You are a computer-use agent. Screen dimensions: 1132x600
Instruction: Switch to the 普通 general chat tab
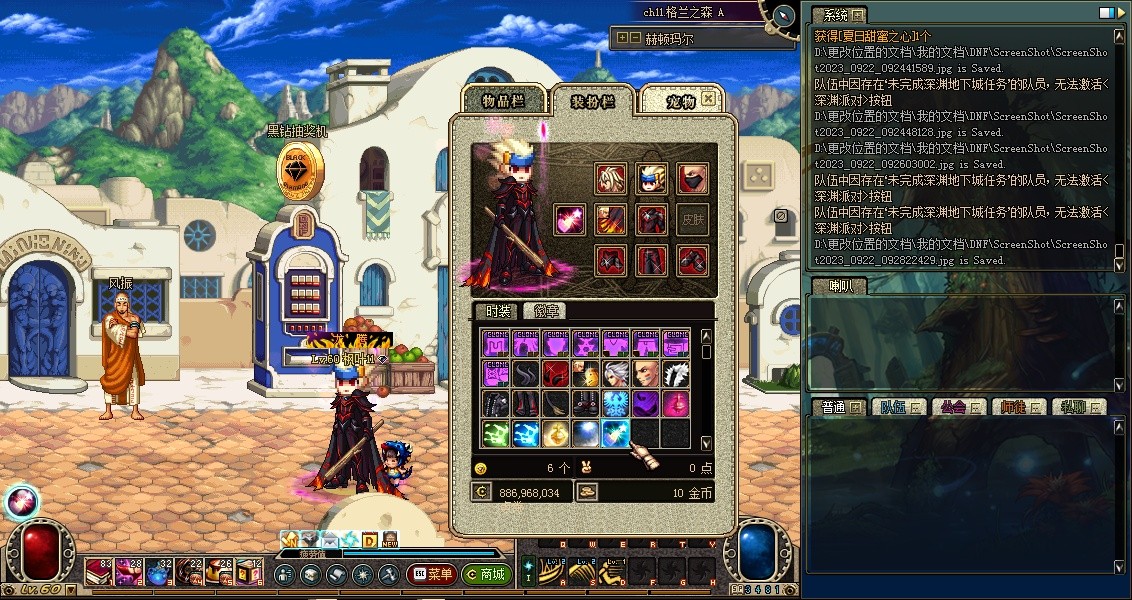834,407
